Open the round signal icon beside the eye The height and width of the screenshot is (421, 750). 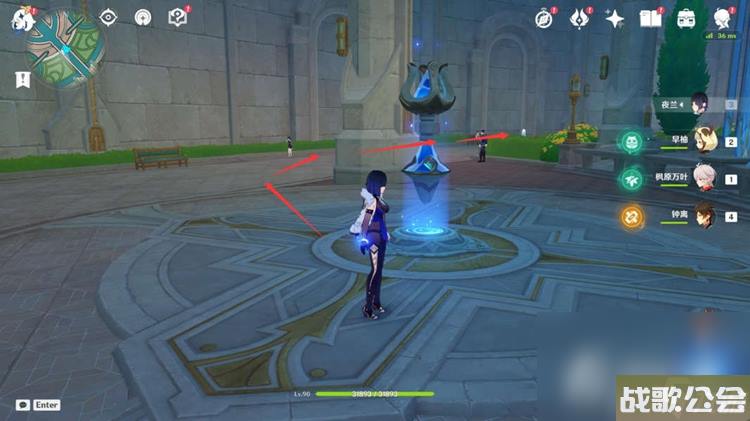pyautogui.click(x=143, y=17)
